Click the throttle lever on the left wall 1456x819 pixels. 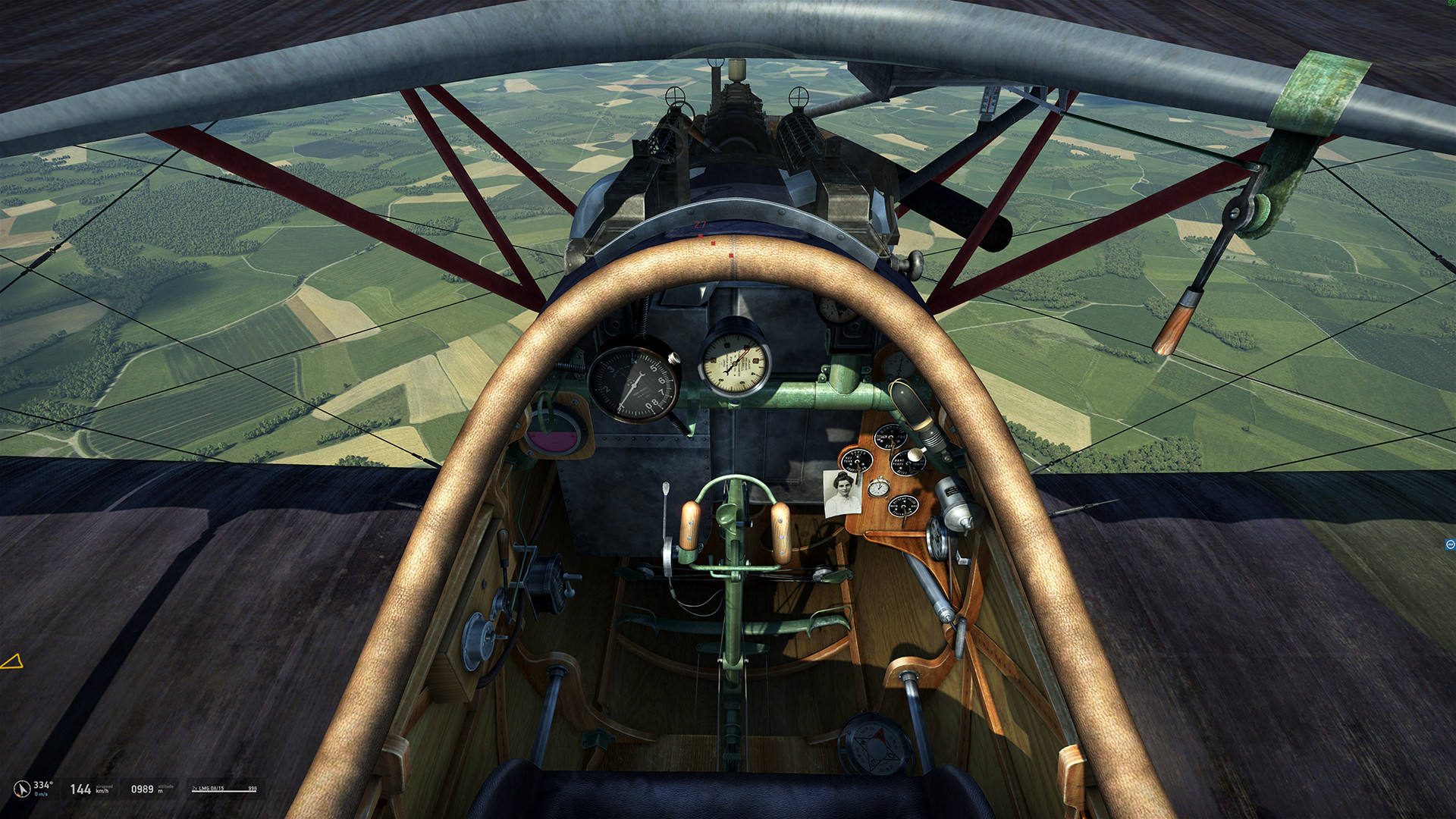pos(503,546)
